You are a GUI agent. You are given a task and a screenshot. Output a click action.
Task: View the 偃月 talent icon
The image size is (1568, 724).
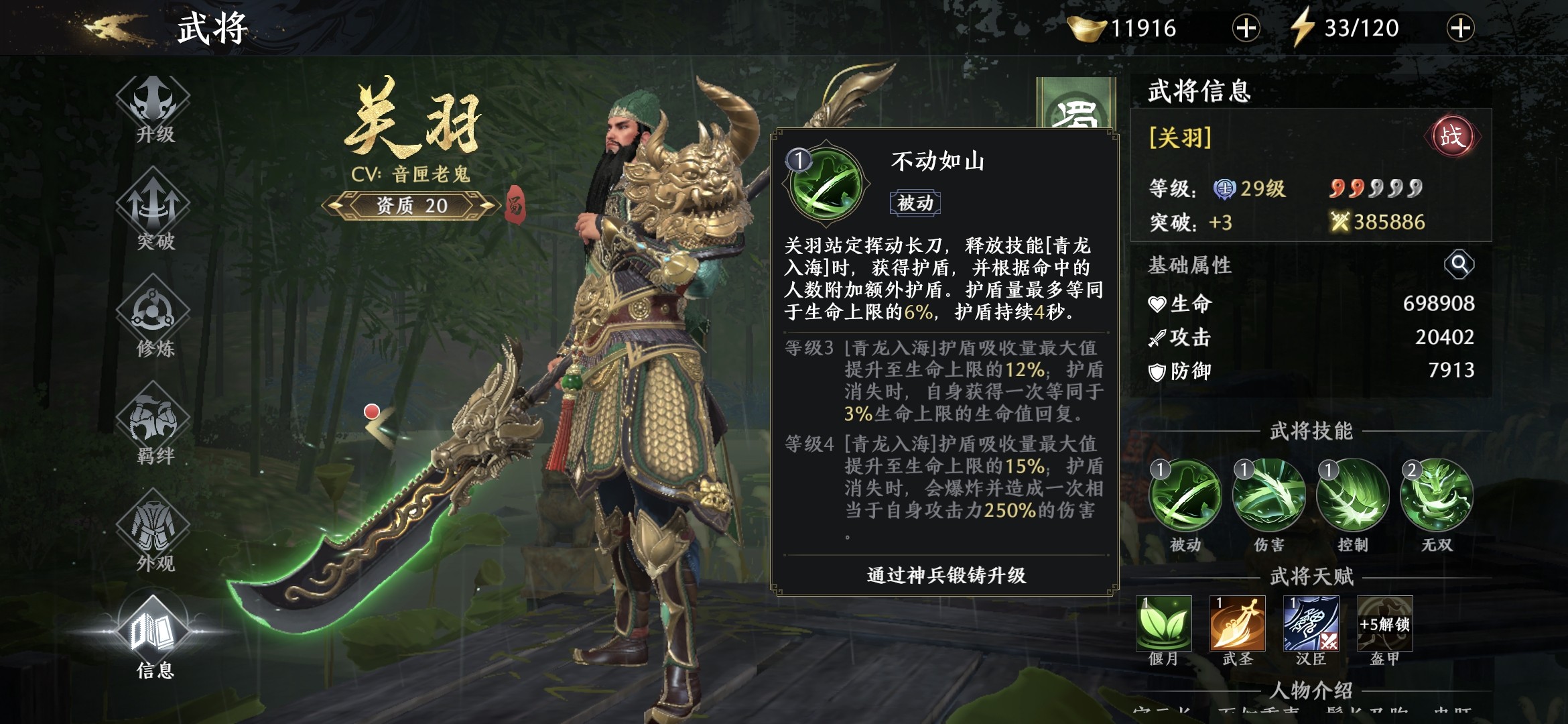1164,623
